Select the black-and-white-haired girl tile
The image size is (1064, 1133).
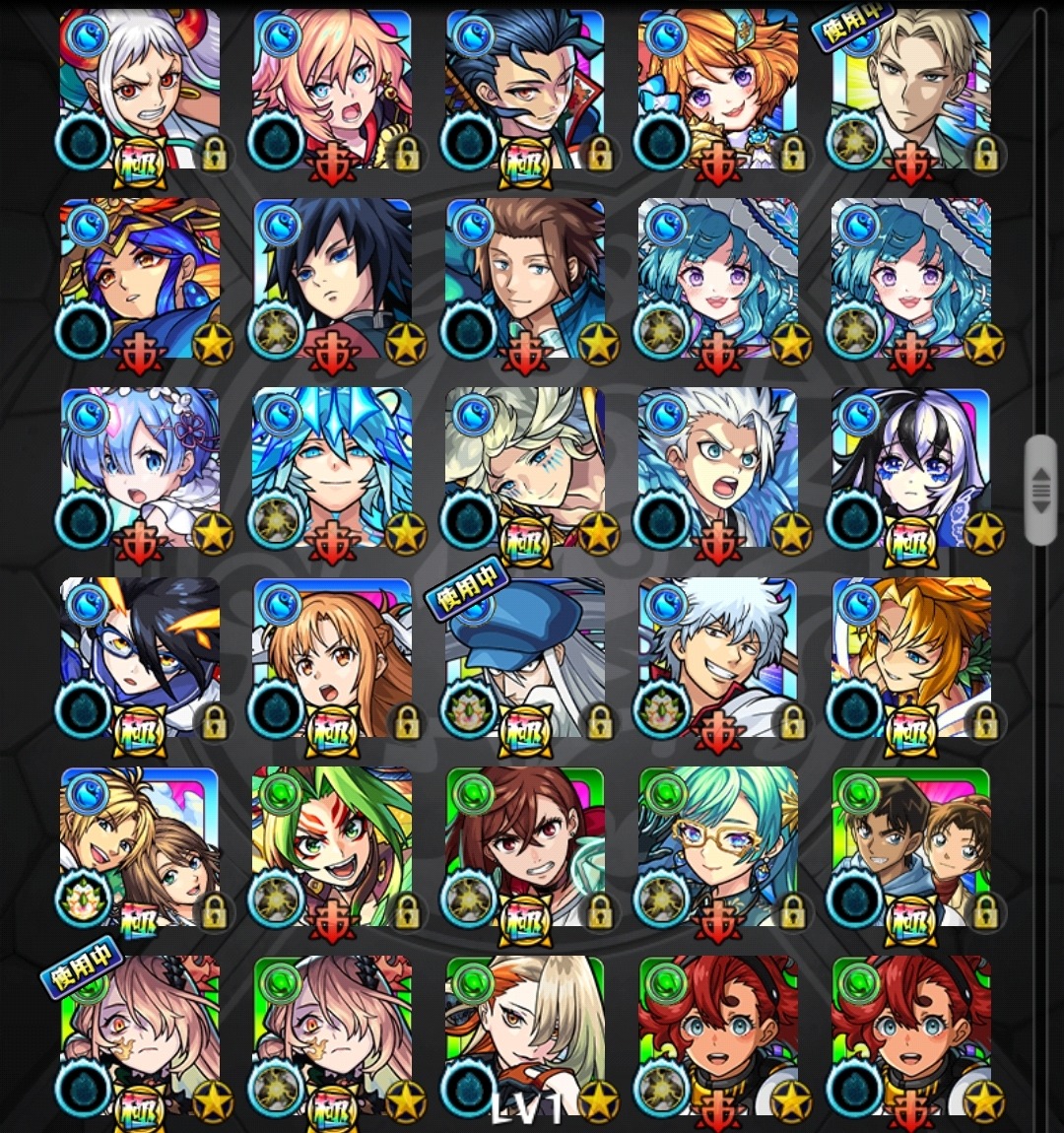[912, 467]
